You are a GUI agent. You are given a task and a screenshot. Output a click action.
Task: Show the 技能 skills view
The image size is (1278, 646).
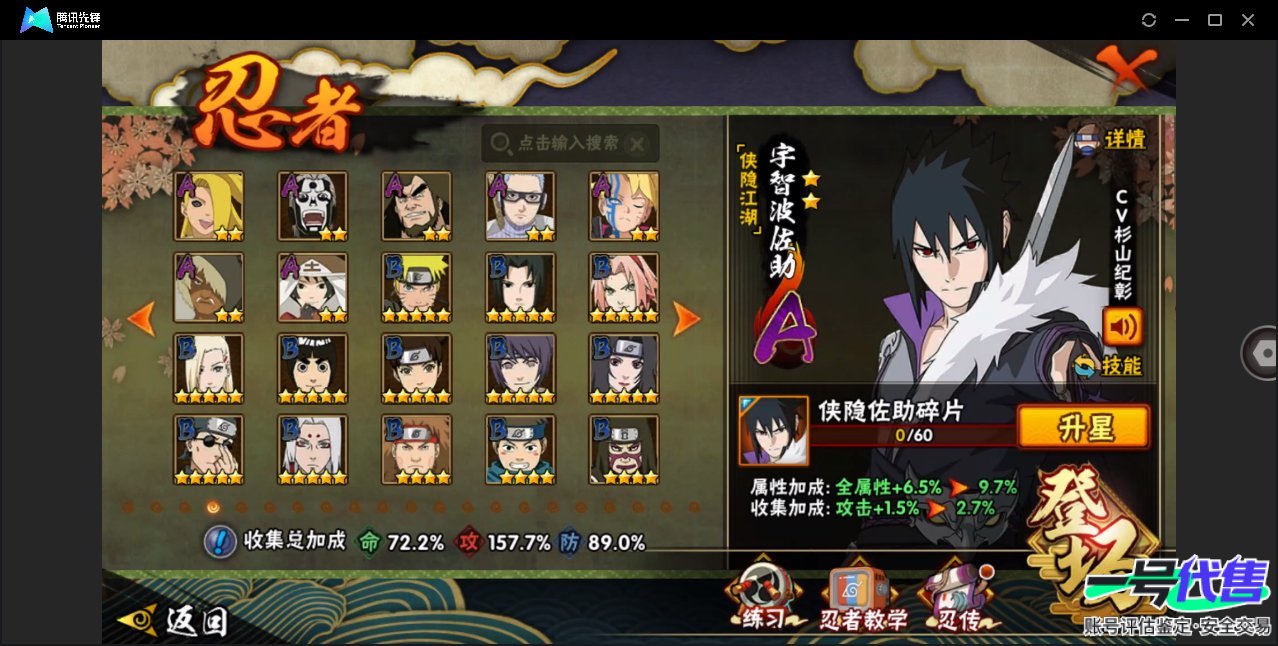click(x=1108, y=366)
